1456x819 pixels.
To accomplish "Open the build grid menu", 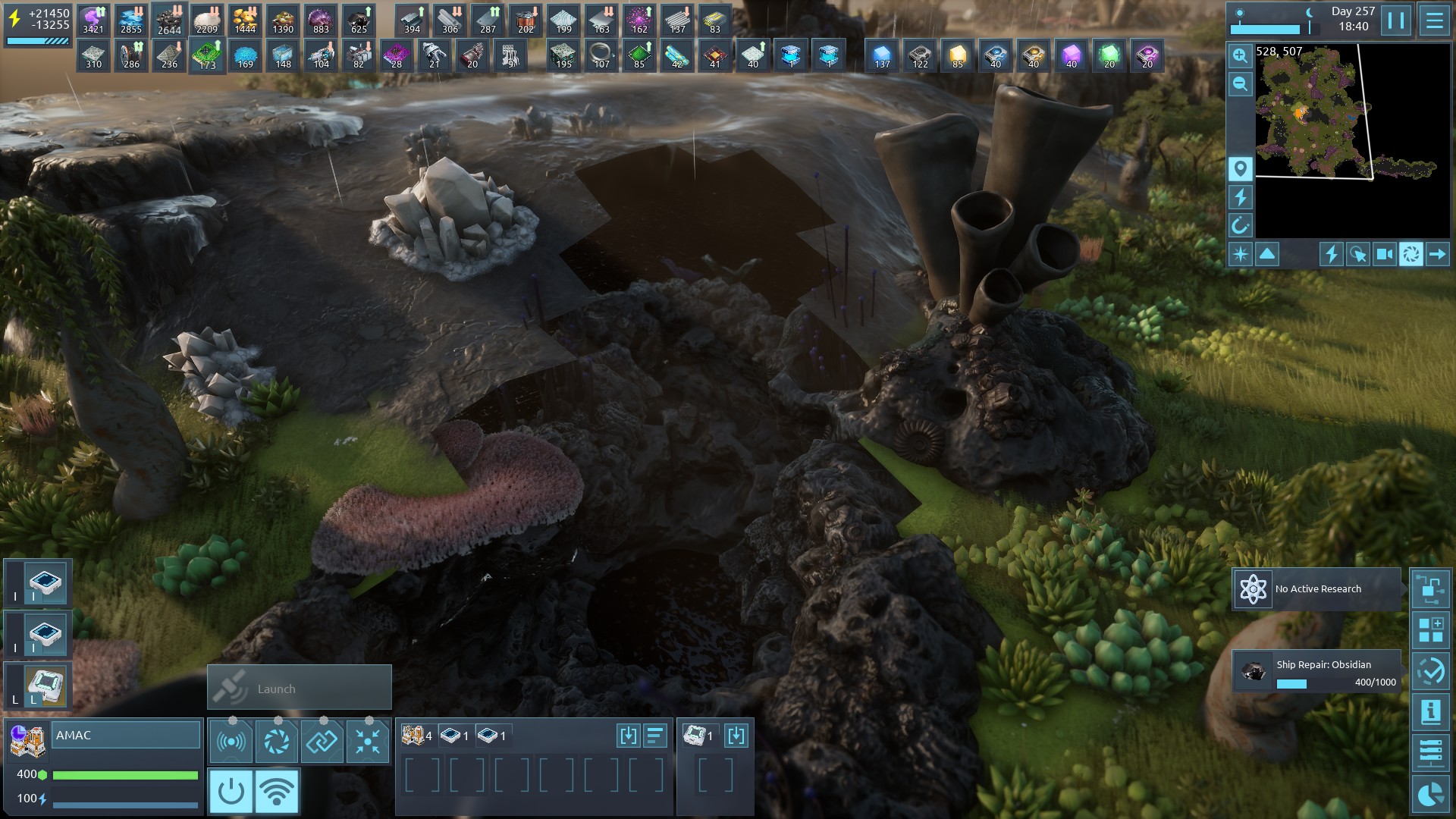I will pyautogui.click(x=1430, y=629).
